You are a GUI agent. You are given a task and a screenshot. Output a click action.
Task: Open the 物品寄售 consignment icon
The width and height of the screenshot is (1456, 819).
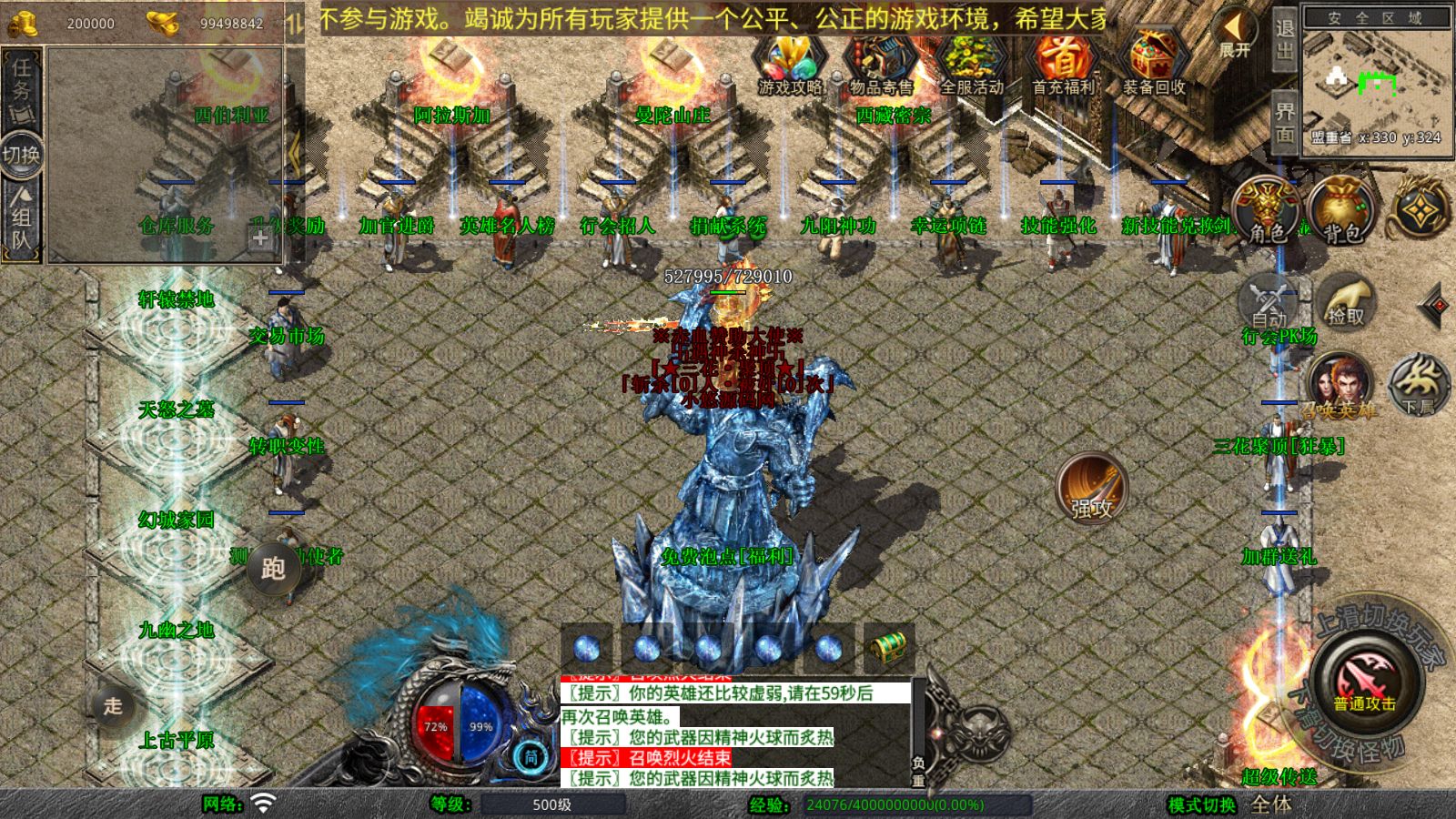pyautogui.click(x=881, y=64)
